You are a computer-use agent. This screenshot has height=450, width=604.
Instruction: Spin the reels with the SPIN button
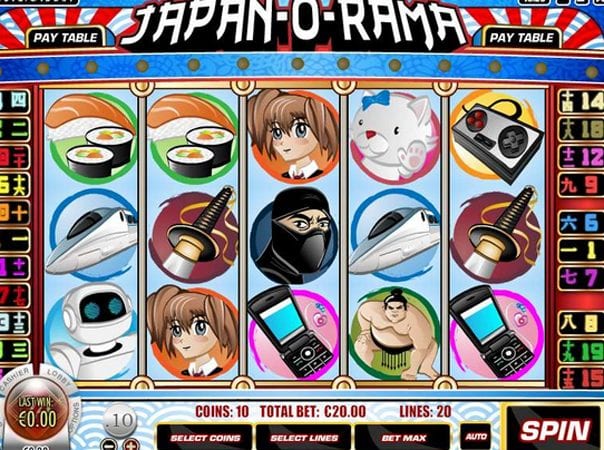552,430
